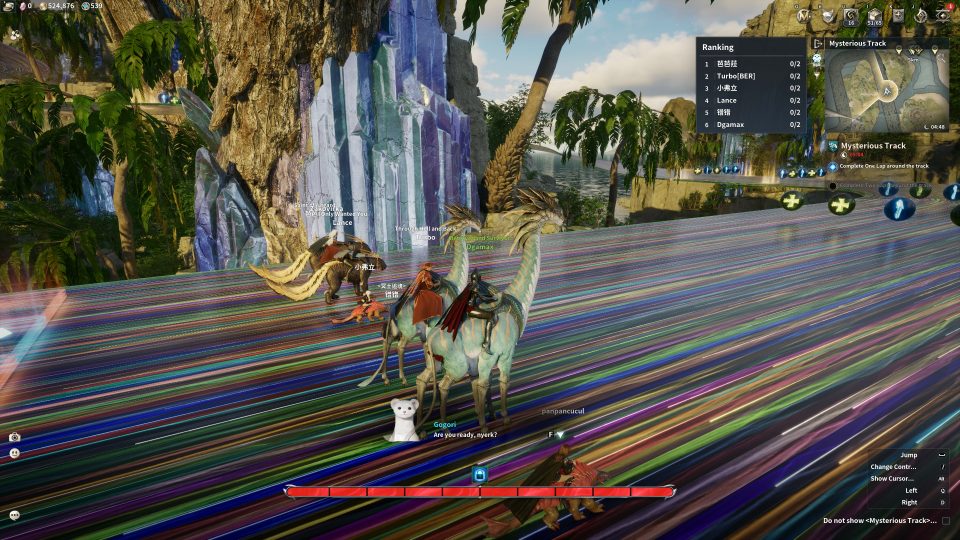Click the paw icon near the top-left corner
The image size is (960, 540).
tap(16, 33)
